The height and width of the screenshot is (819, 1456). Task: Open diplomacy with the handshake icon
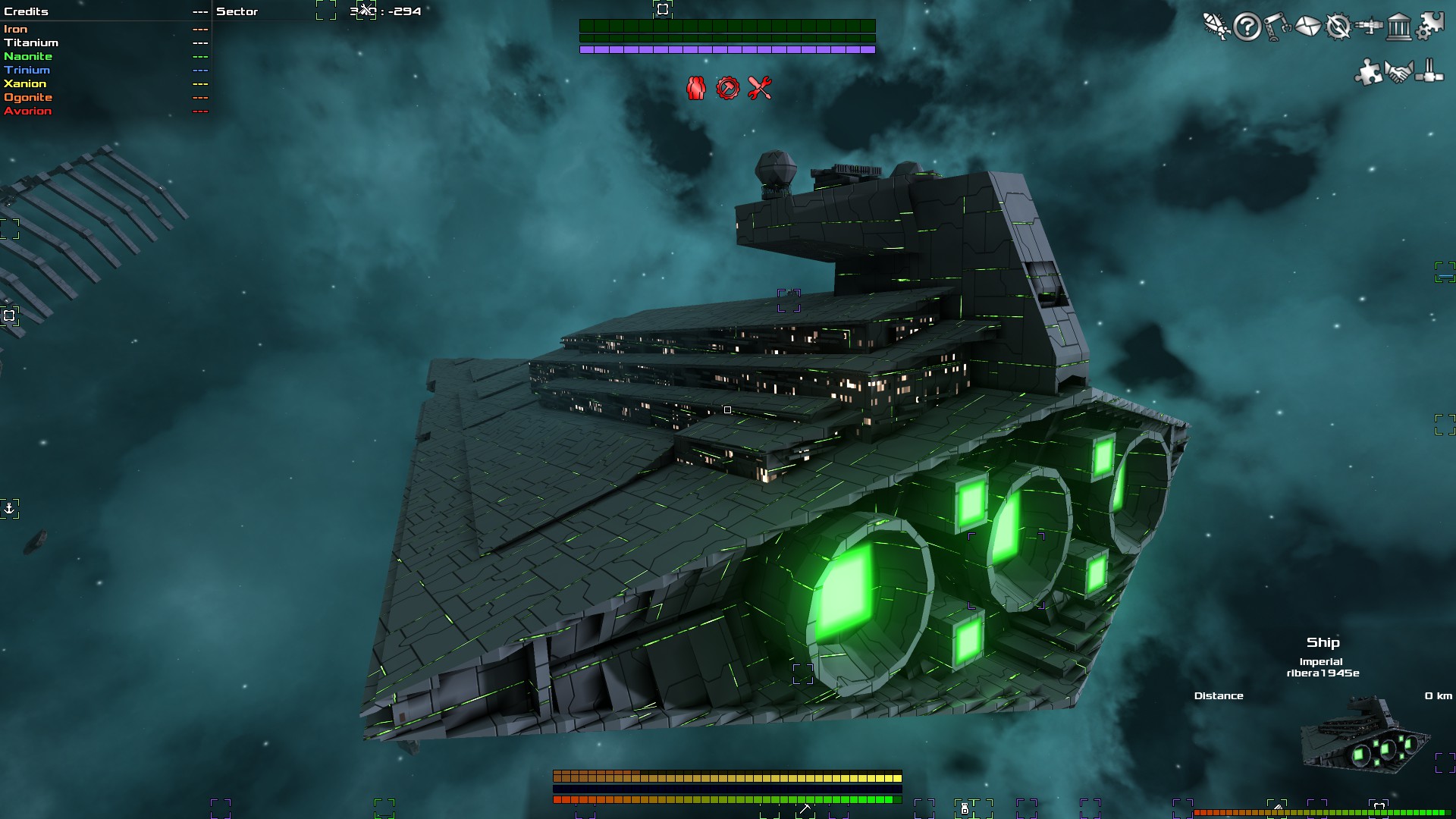pos(1398,73)
